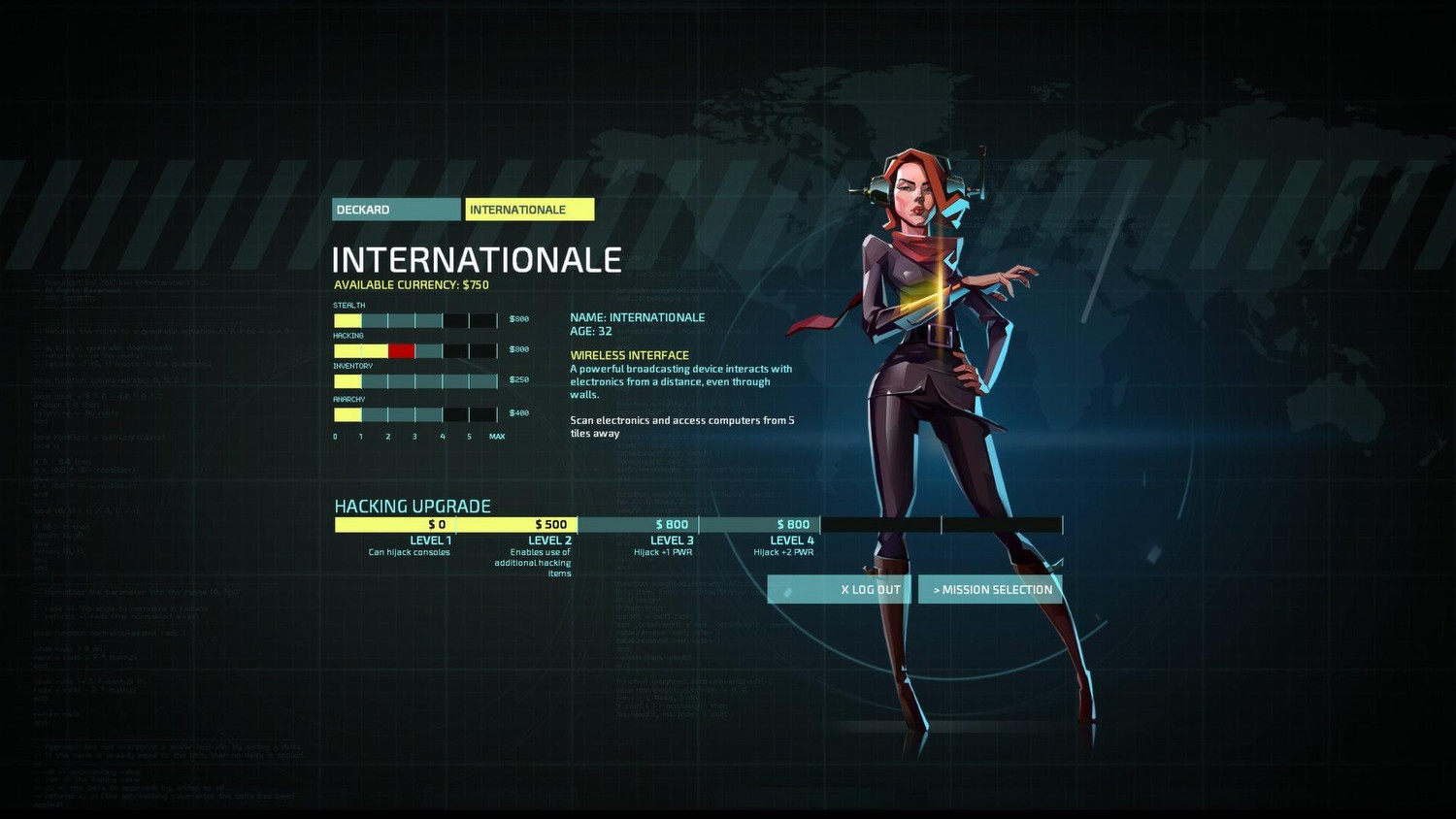The height and width of the screenshot is (819, 1456).
Task: Buy the Level 3 hacking upgrade
Action: pyautogui.click(x=639, y=525)
